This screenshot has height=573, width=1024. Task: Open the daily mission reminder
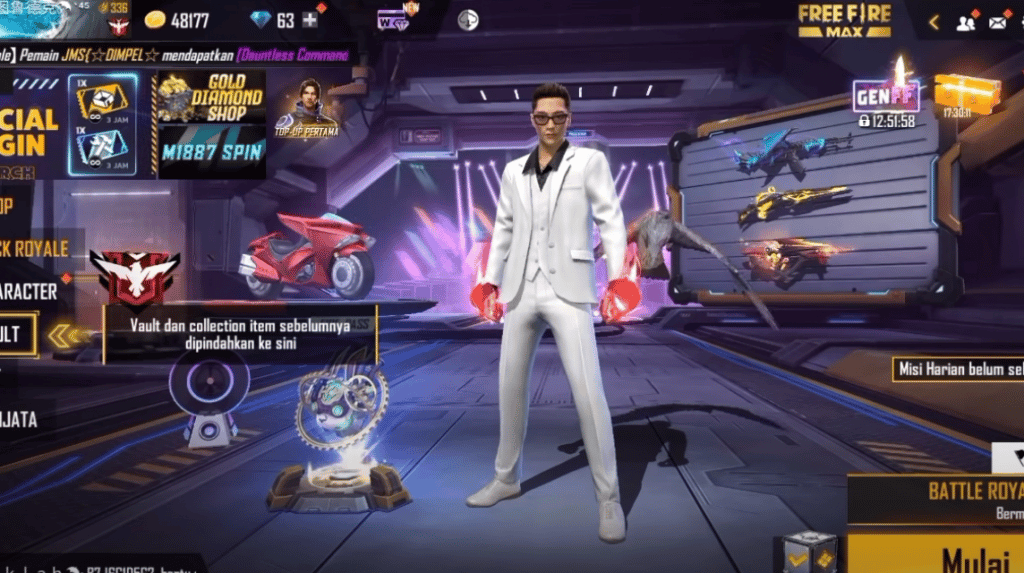(x=958, y=368)
